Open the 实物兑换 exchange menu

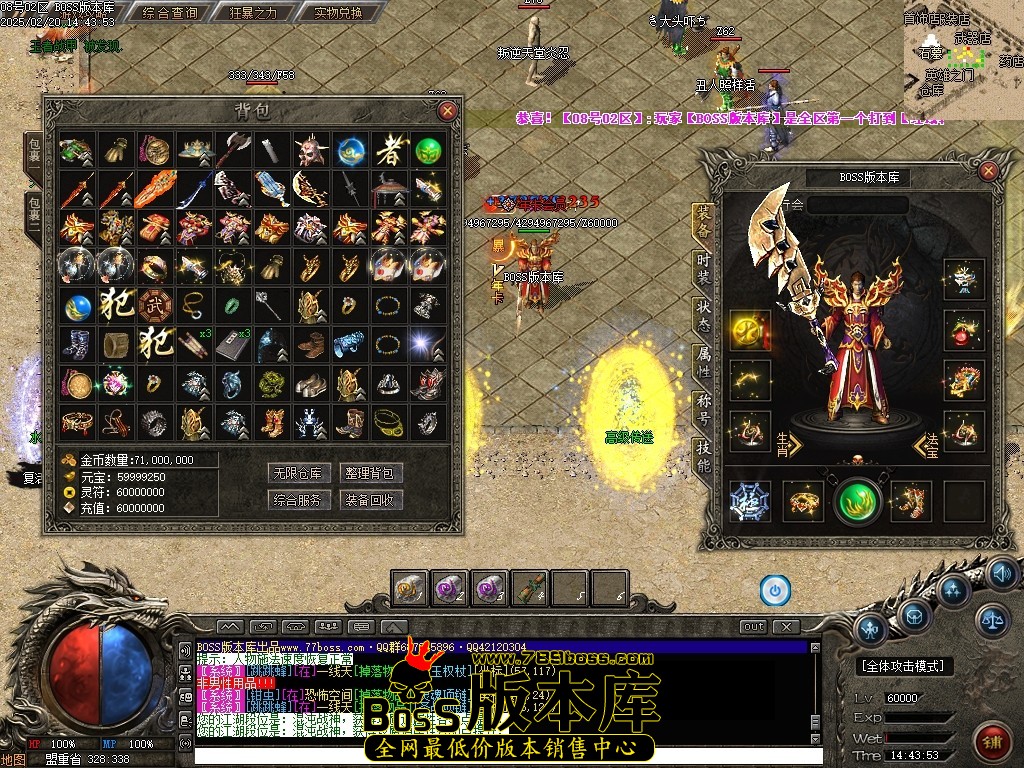(324, 13)
